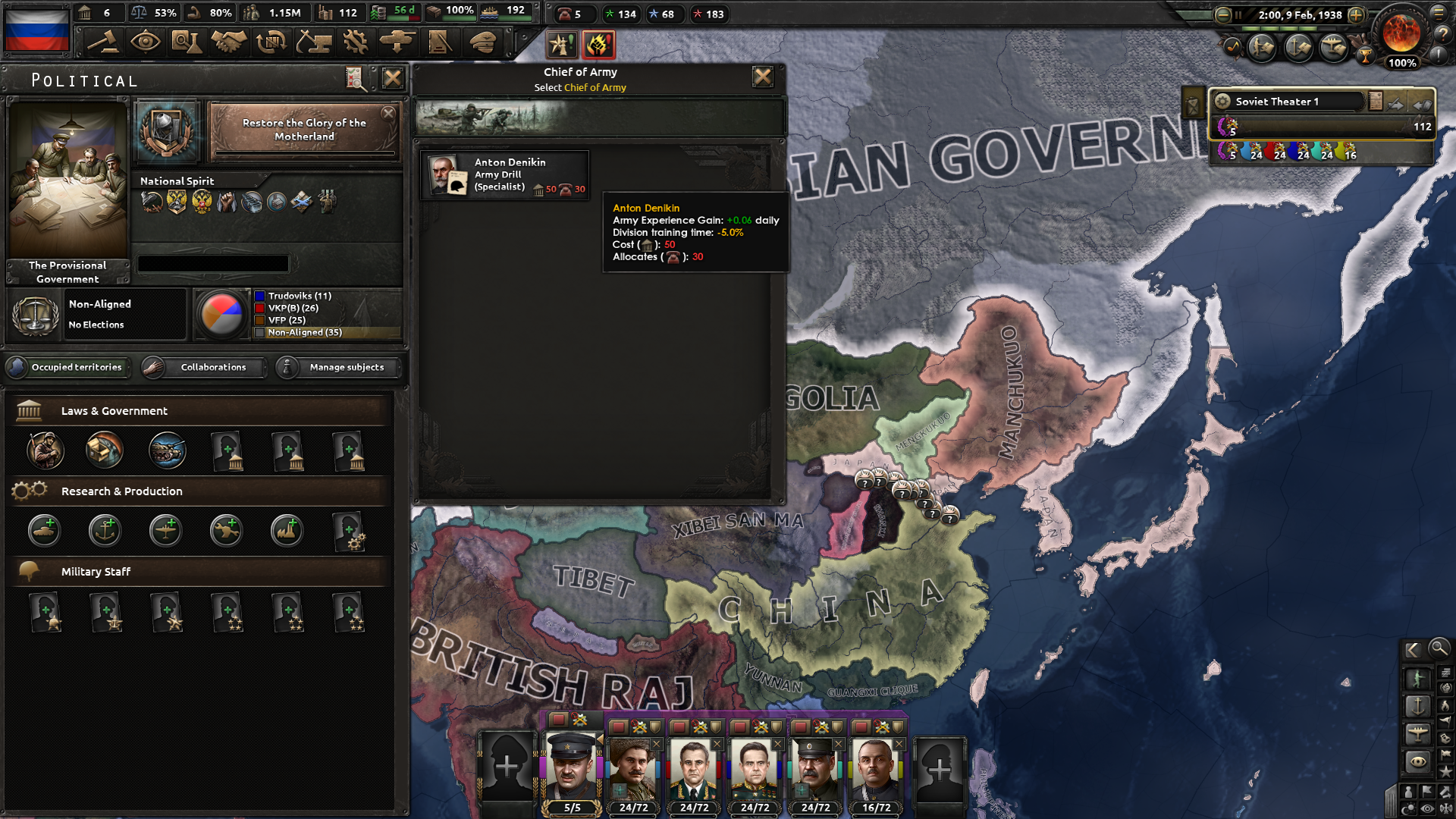
Task: Toggle the eye map view icon on right panel
Action: tap(1417, 760)
